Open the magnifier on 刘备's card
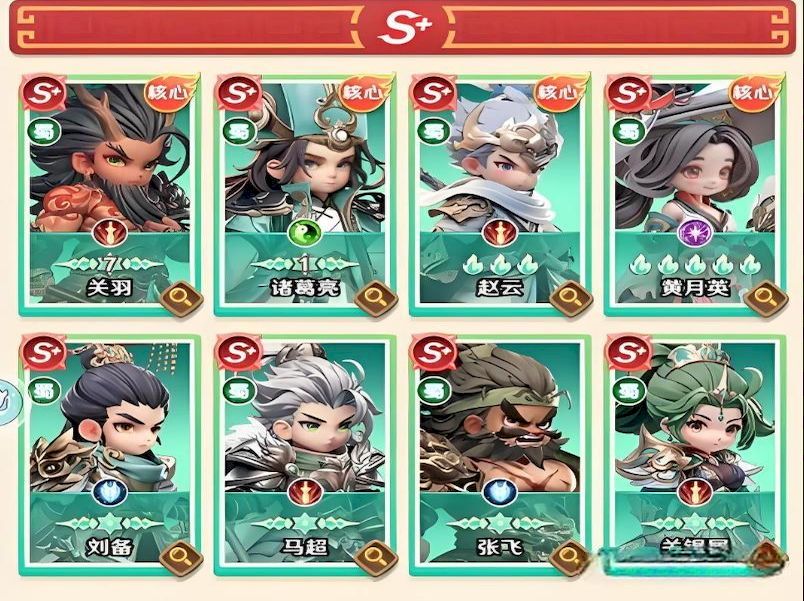This screenshot has height=601, width=804. [182, 554]
